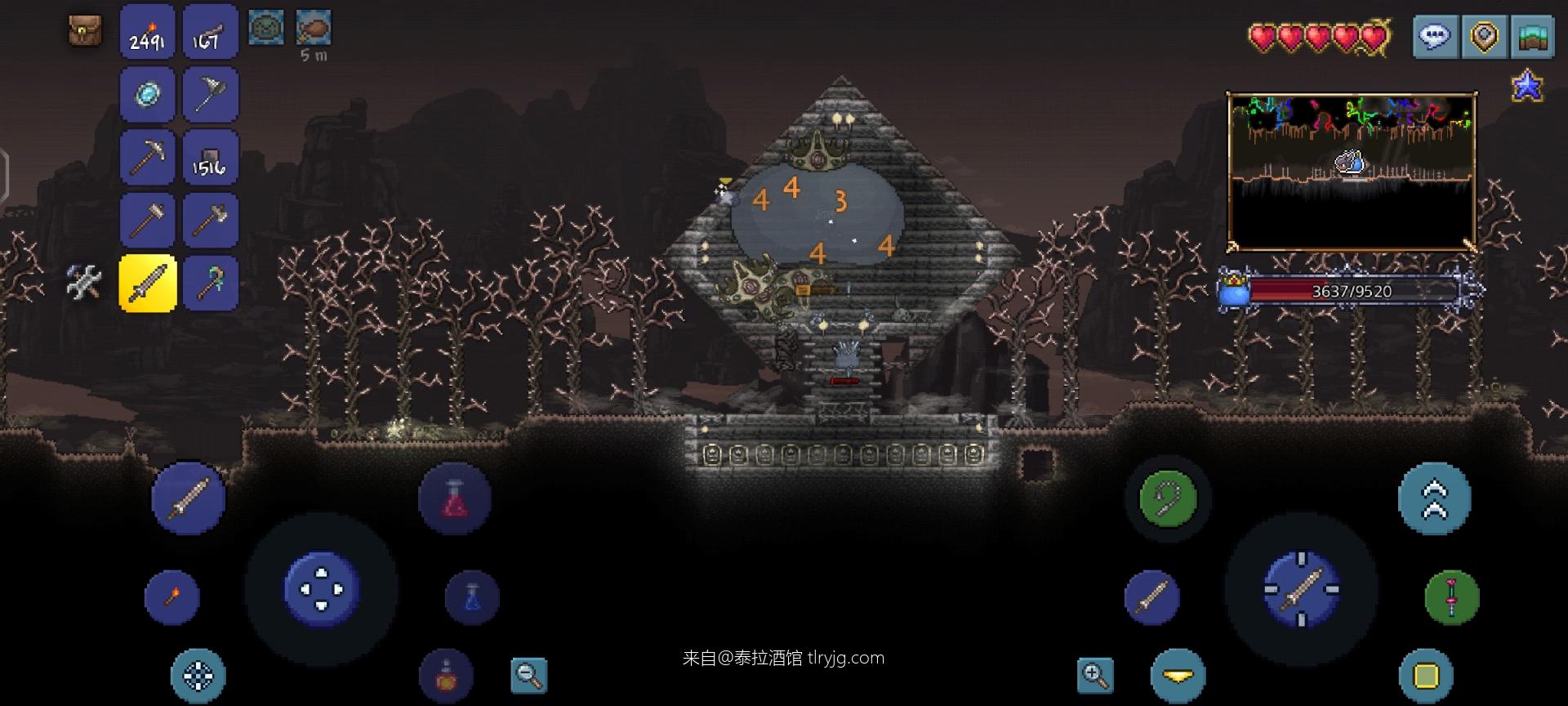Screen dimensions: 1568x706
Task: Pick the stone block stack of 1516
Action: 210,157
